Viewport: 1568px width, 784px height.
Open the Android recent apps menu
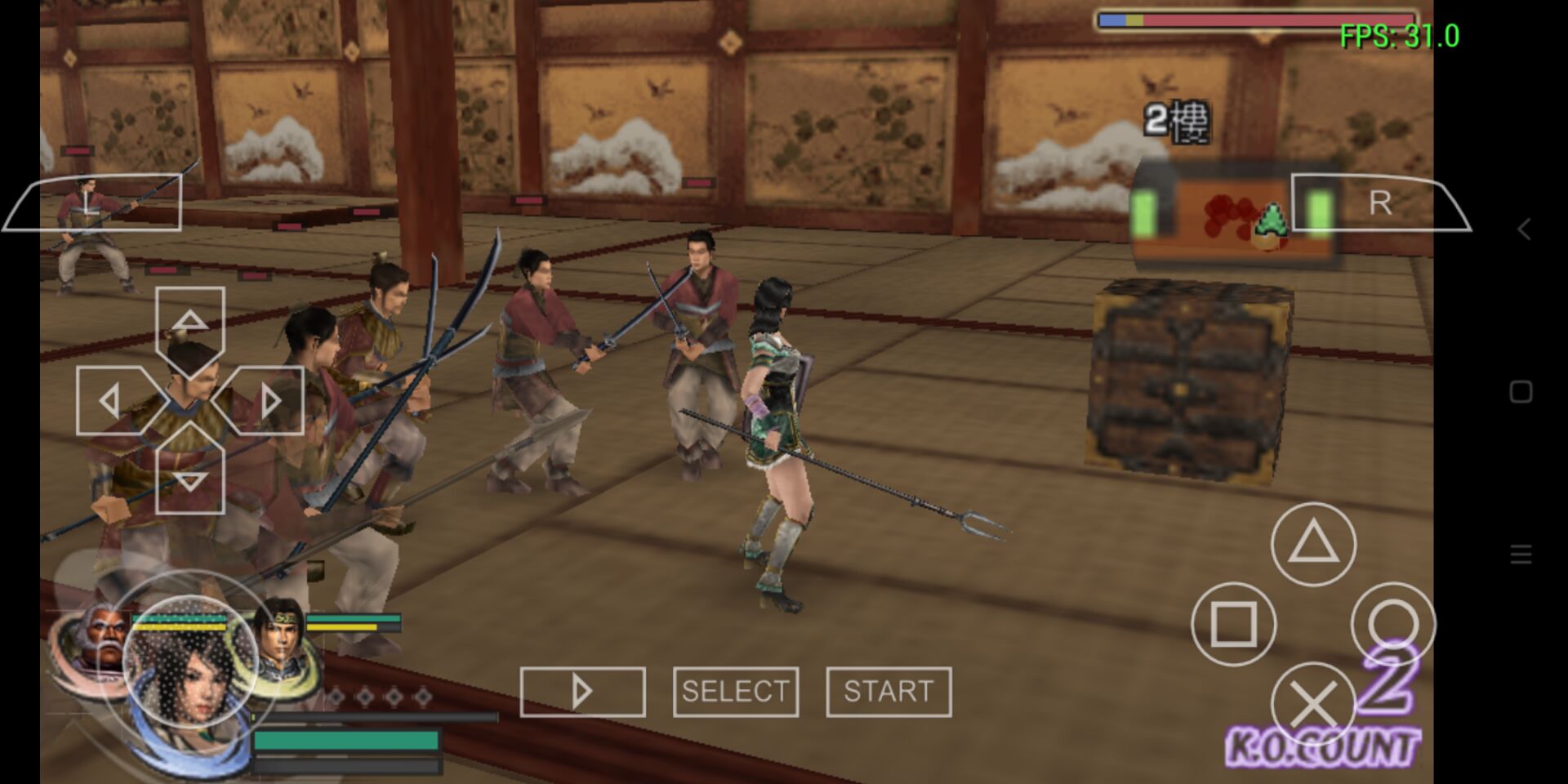click(1521, 555)
